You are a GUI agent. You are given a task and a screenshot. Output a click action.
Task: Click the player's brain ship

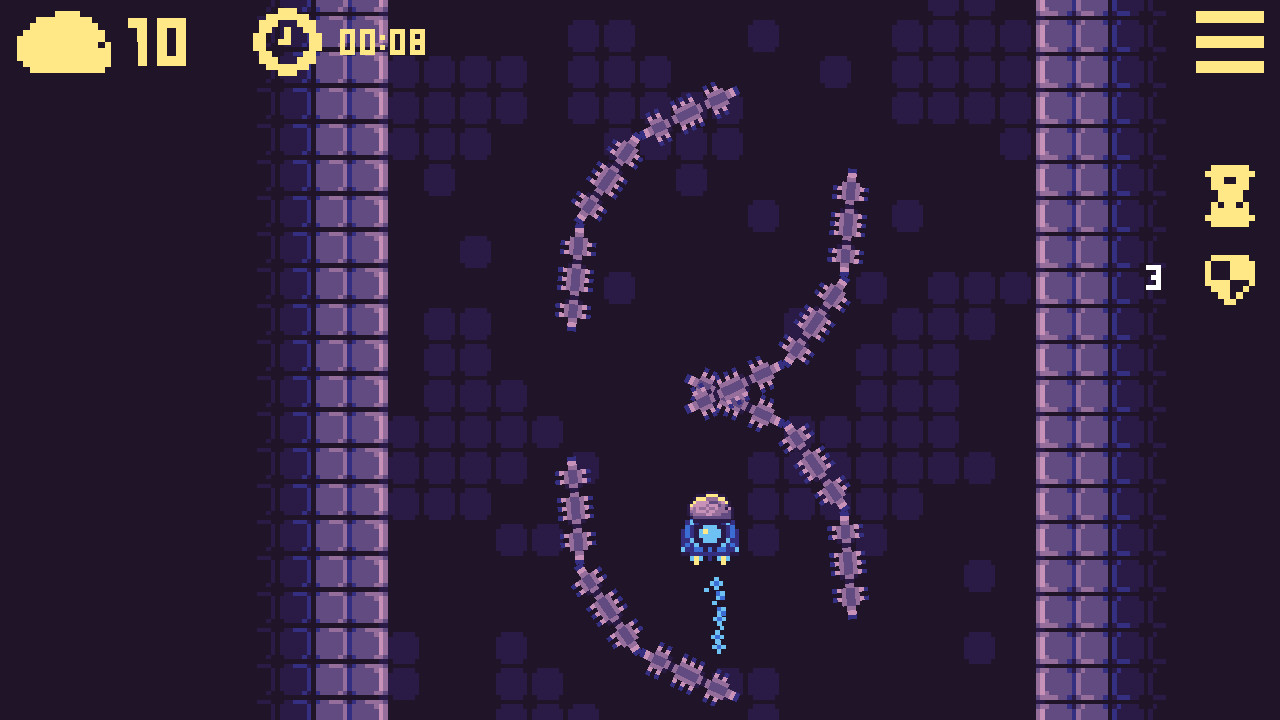(710, 528)
